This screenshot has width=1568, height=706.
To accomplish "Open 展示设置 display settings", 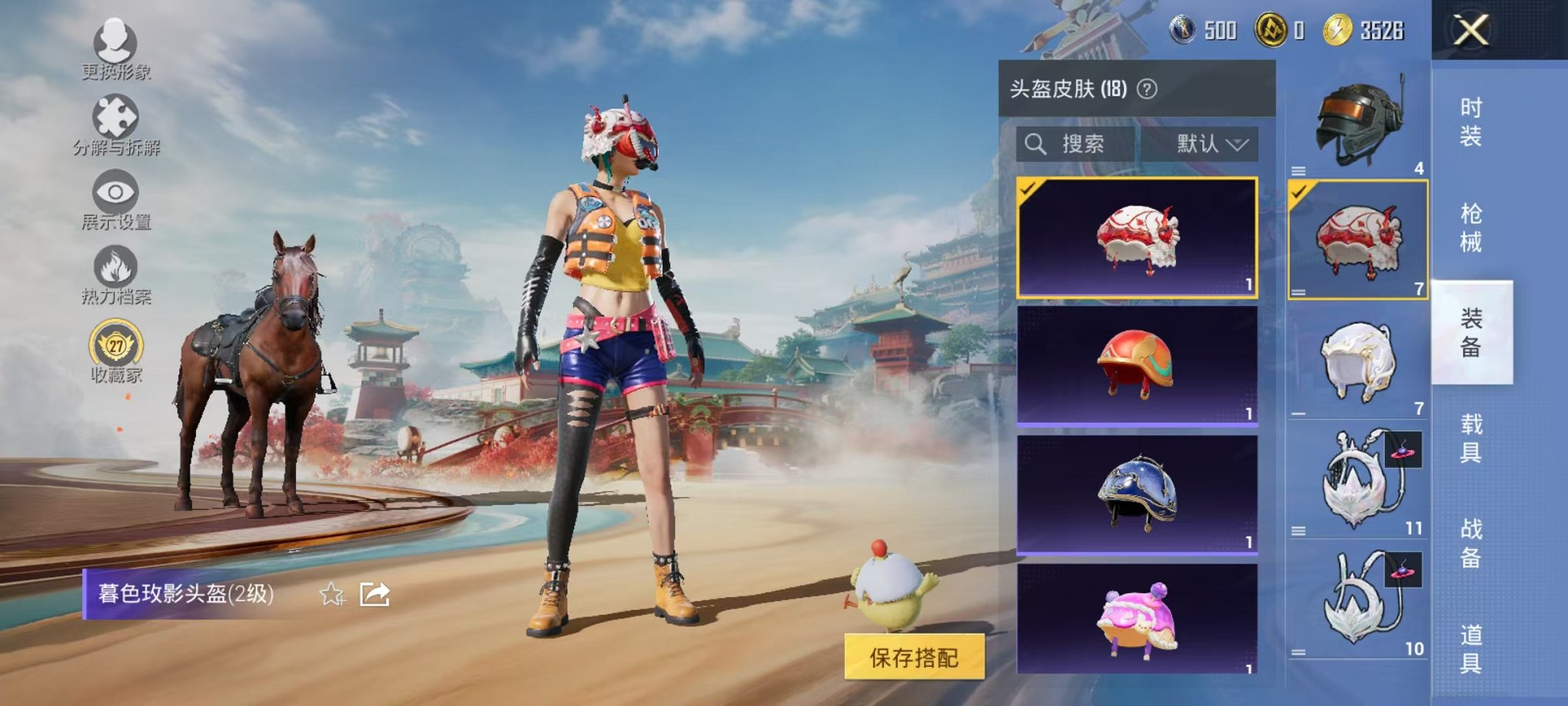I will [x=114, y=191].
